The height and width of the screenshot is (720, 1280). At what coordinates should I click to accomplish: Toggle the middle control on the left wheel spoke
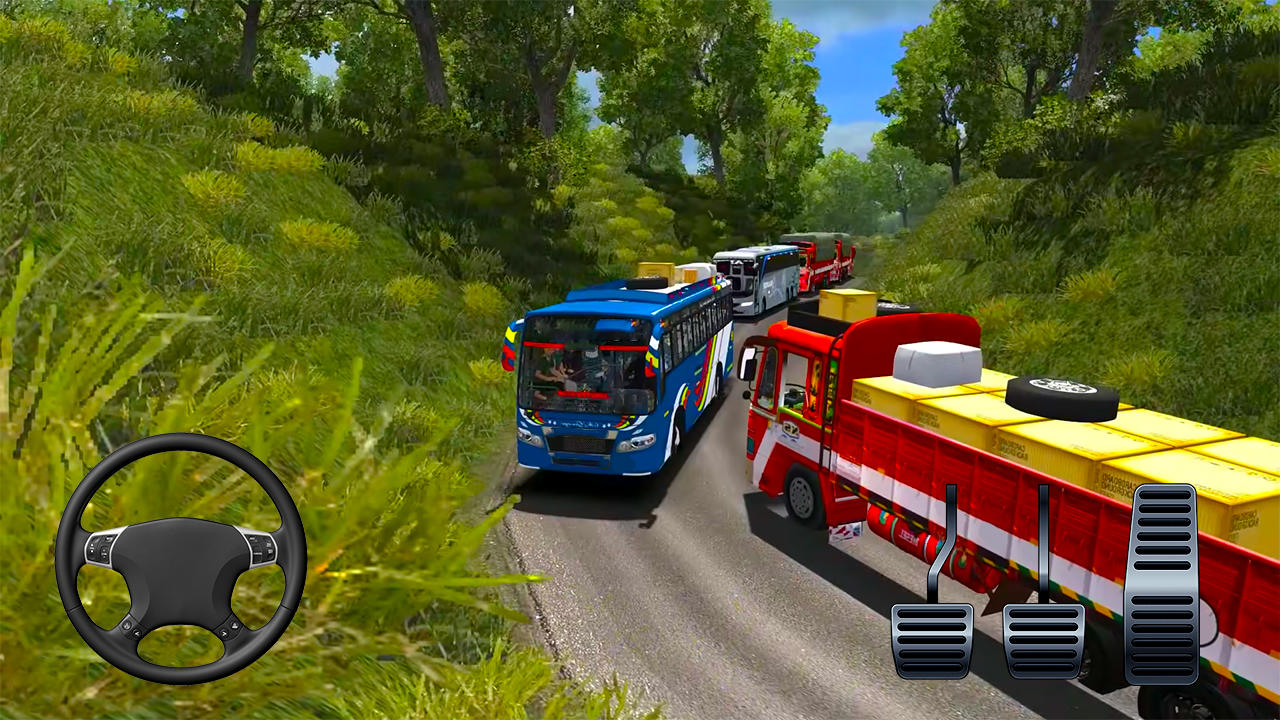[x=103, y=551]
